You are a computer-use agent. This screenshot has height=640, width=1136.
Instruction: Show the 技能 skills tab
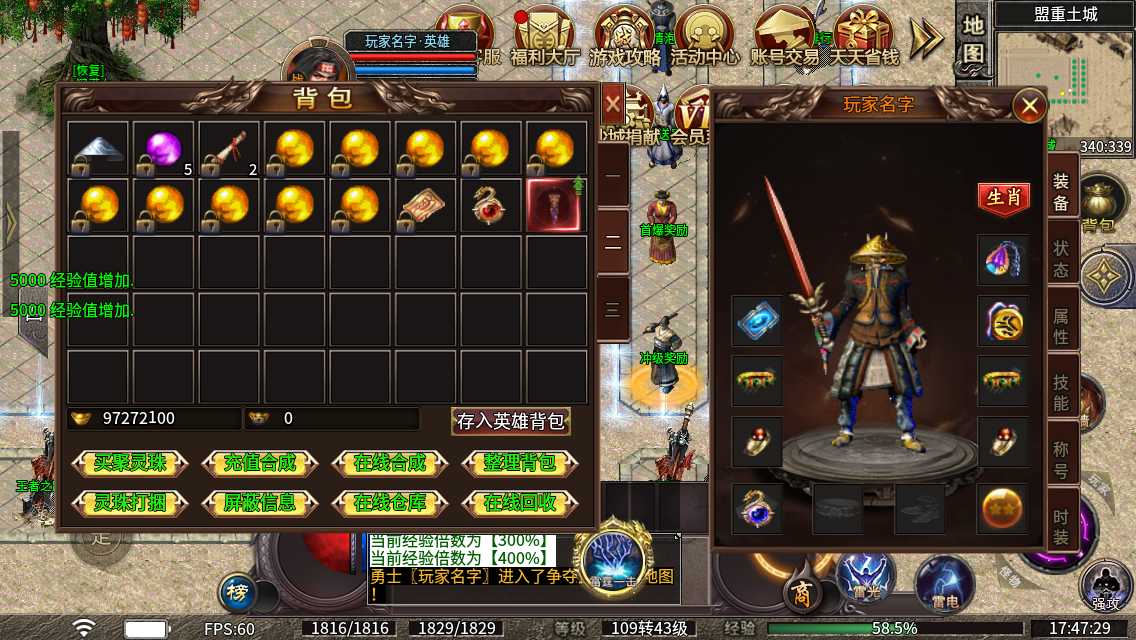1061,391
